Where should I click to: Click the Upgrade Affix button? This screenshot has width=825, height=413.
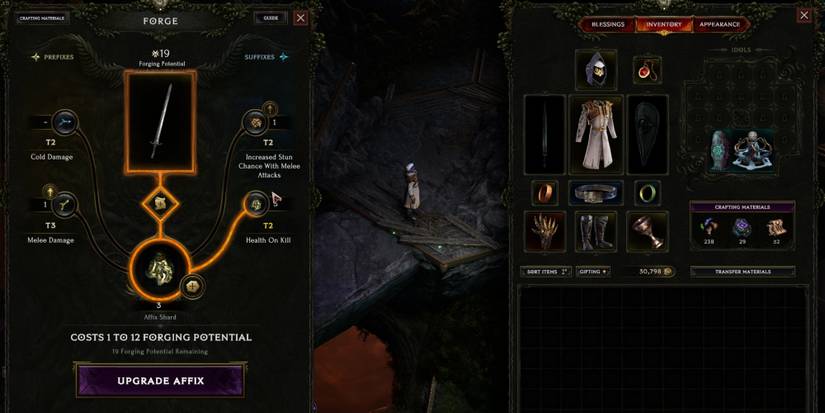pyautogui.click(x=160, y=381)
